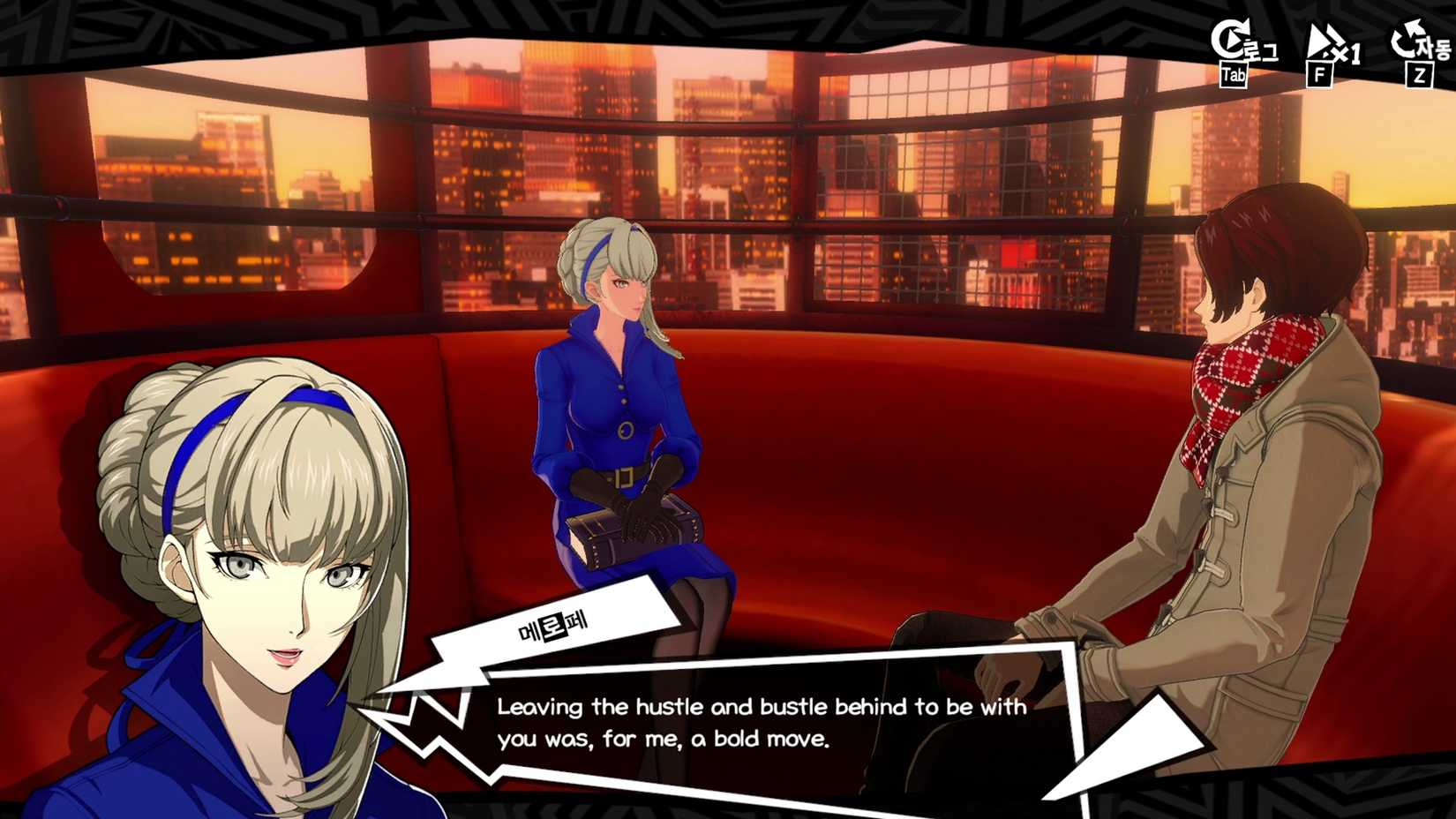
Task: Click the ×1 speed multiplier label
Action: coord(1345,51)
